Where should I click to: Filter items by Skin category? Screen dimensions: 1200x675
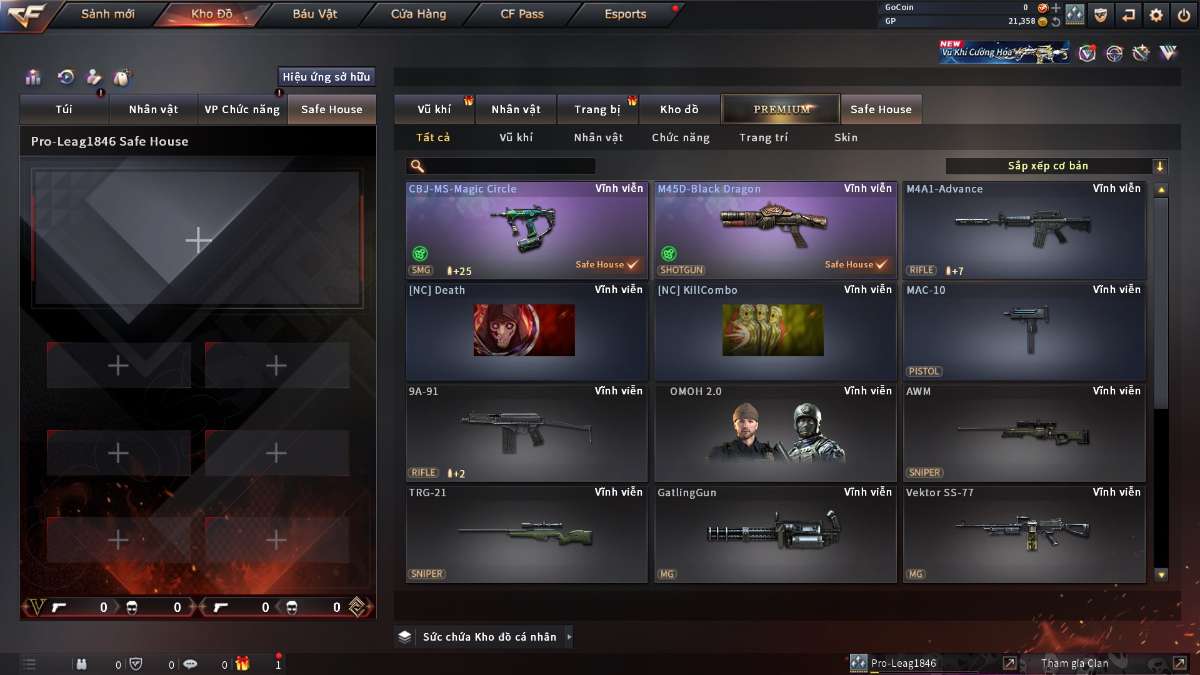pos(845,138)
